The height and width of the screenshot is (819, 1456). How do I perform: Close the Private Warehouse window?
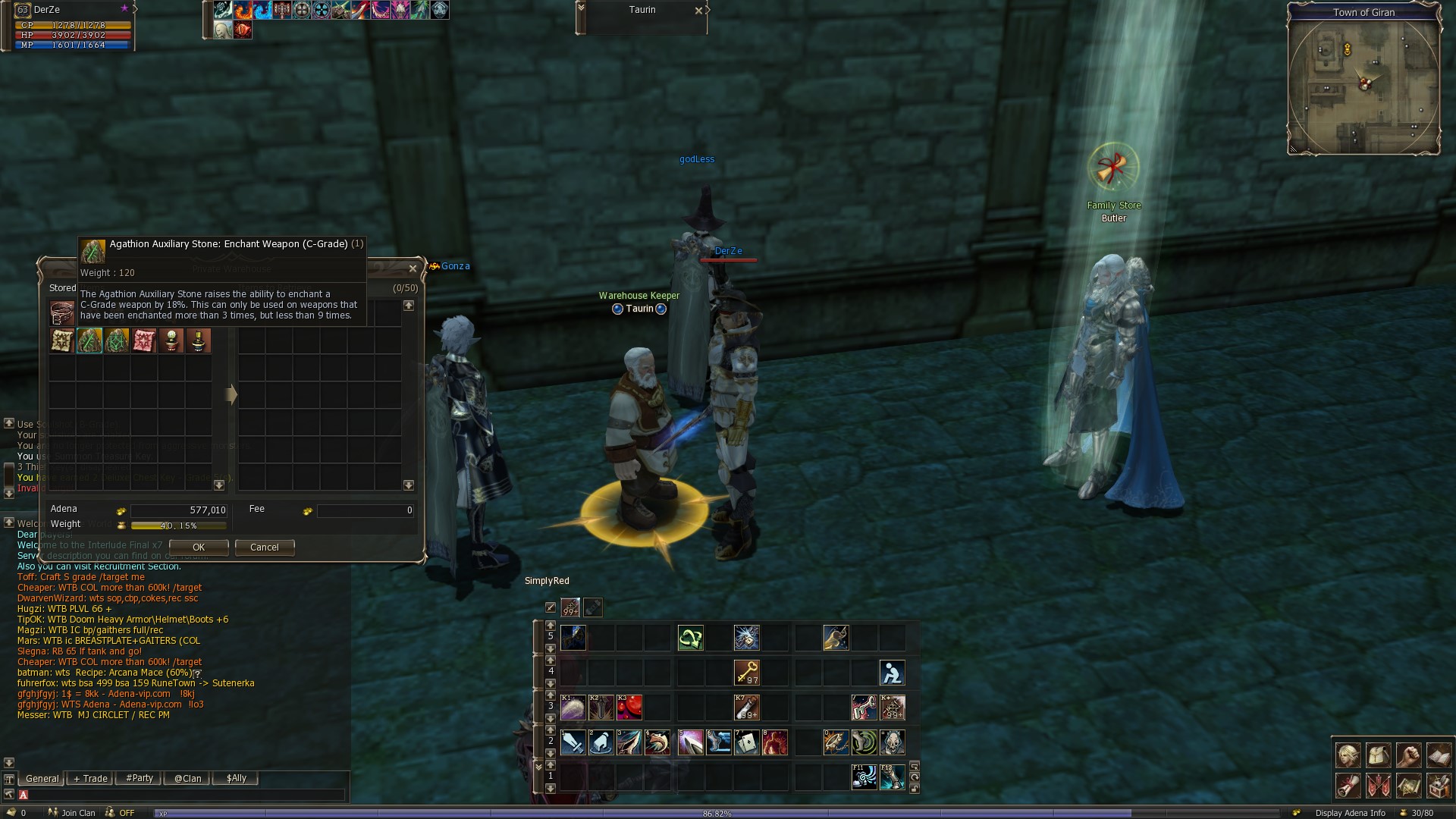tap(413, 268)
